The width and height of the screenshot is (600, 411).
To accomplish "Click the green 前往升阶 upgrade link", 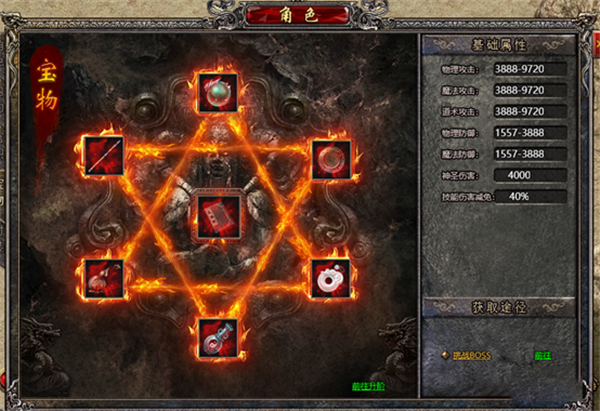I will [x=369, y=386].
